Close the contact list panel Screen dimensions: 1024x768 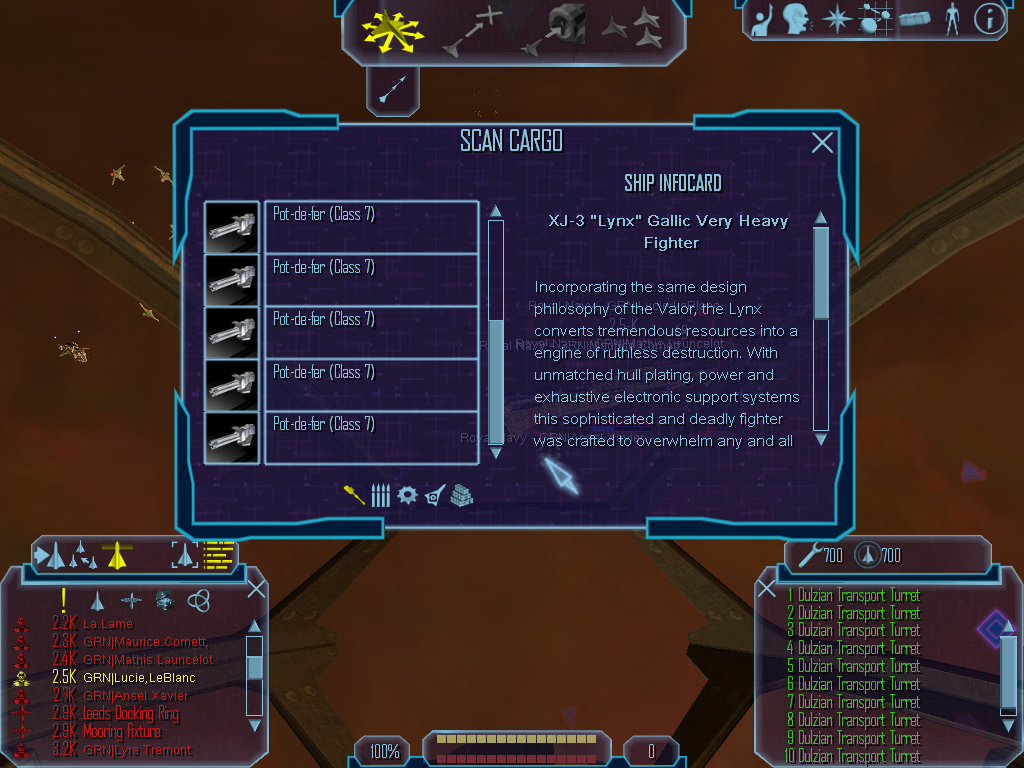coord(256,588)
